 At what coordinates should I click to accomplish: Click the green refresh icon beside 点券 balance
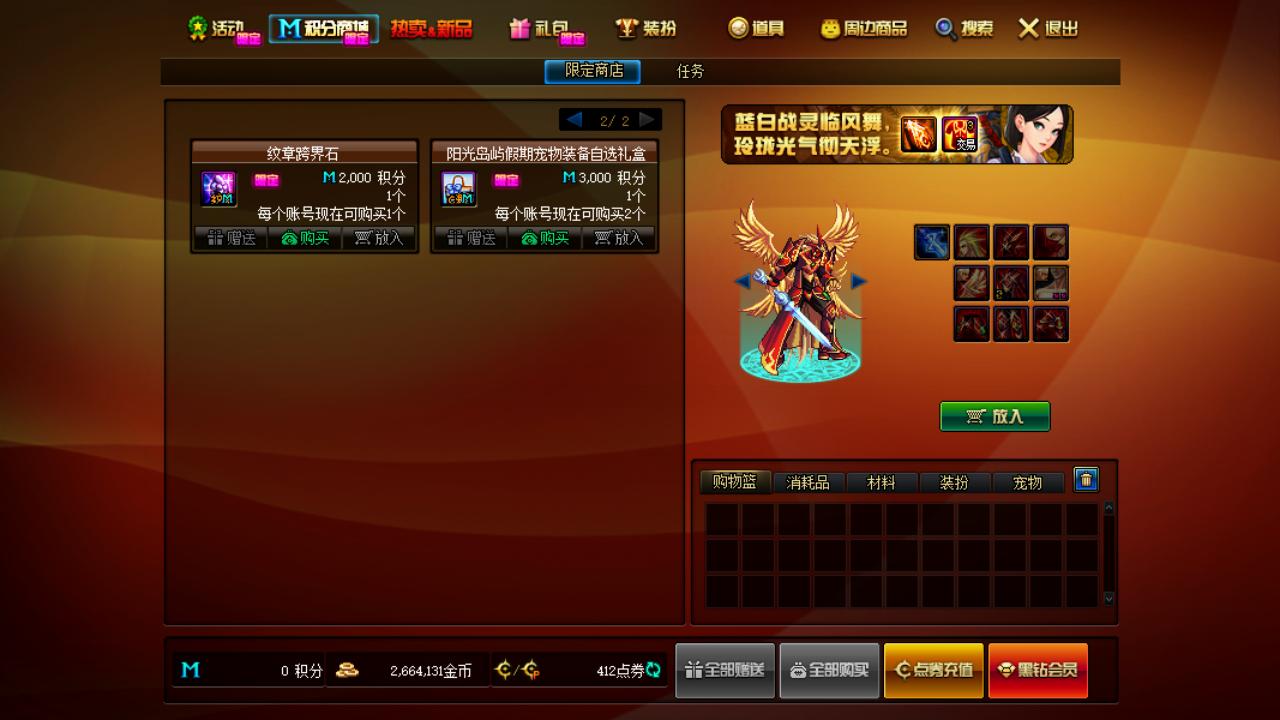coord(655,670)
